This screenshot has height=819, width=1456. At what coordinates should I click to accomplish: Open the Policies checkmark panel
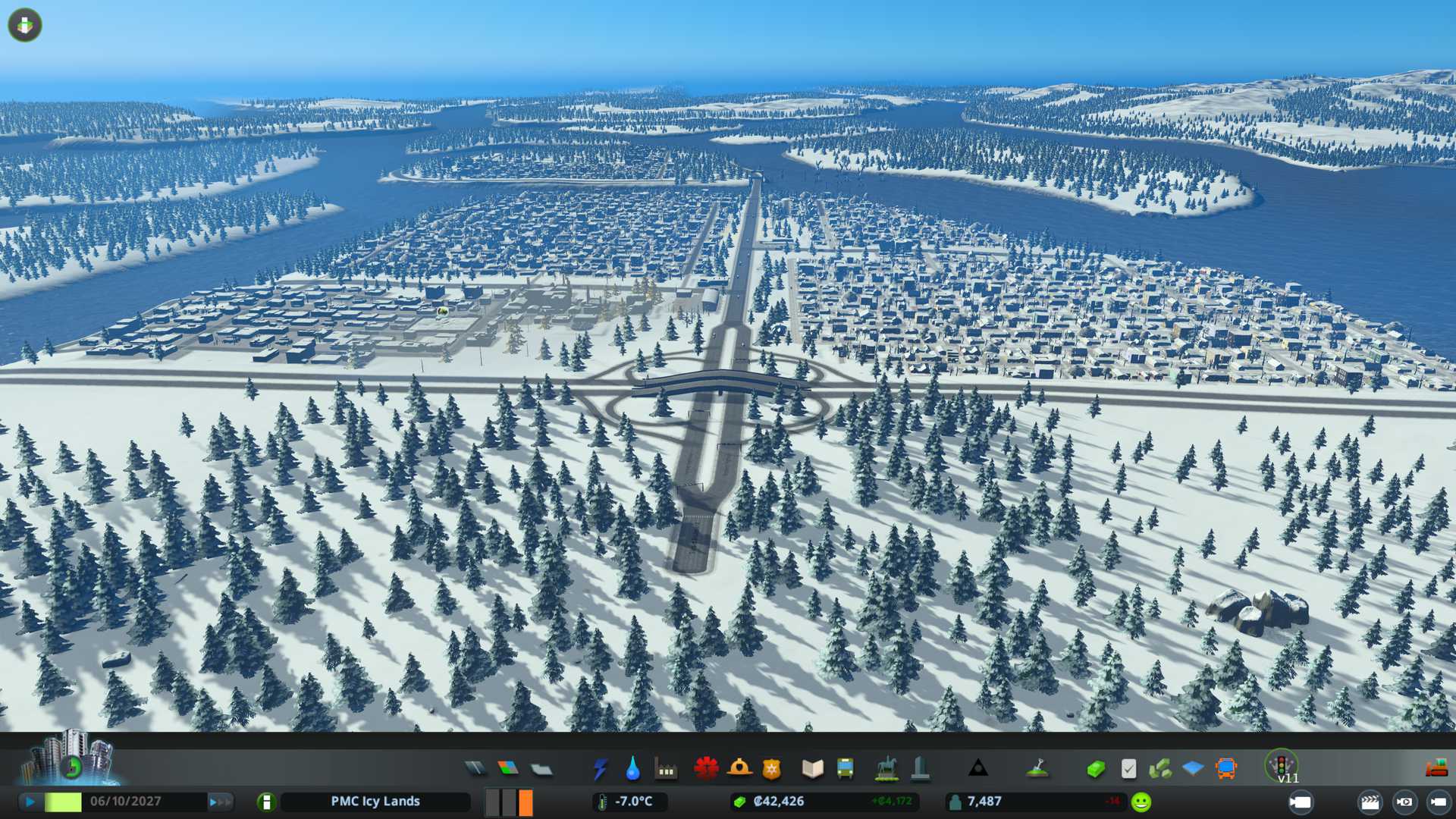point(1128,769)
